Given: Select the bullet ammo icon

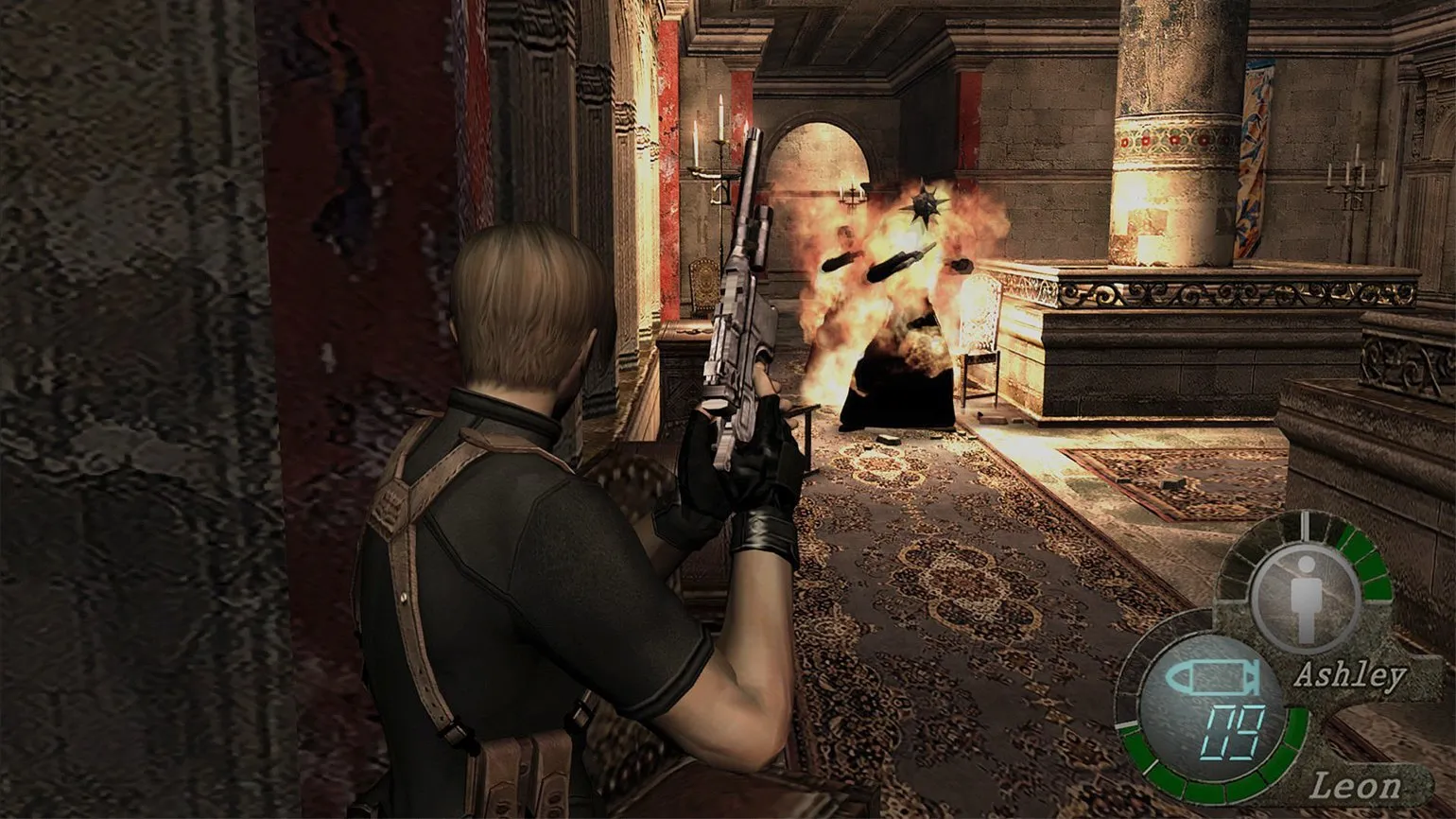Looking at the screenshot, I should 1211,677.
